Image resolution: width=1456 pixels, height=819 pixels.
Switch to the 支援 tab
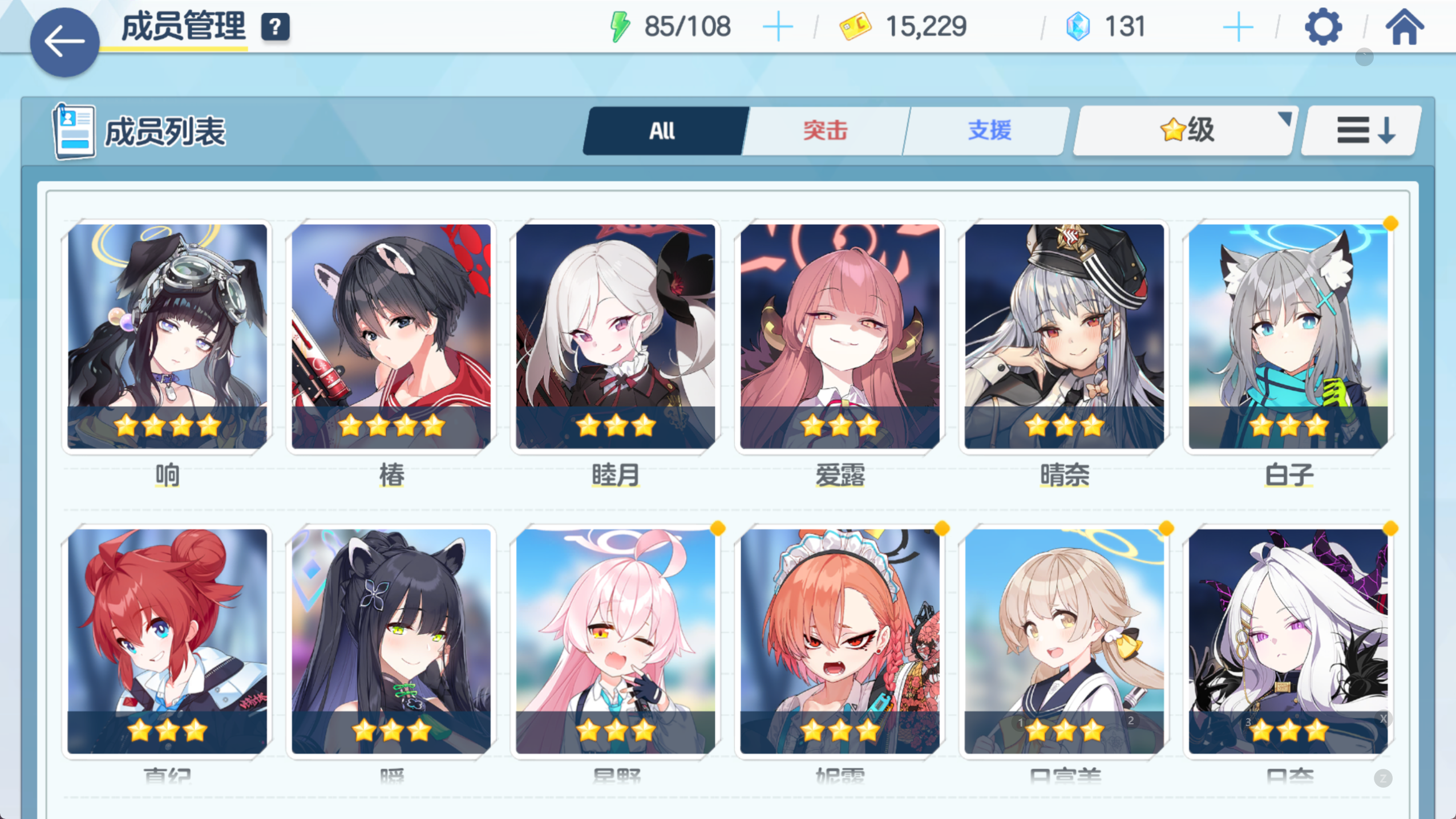(x=988, y=130)
